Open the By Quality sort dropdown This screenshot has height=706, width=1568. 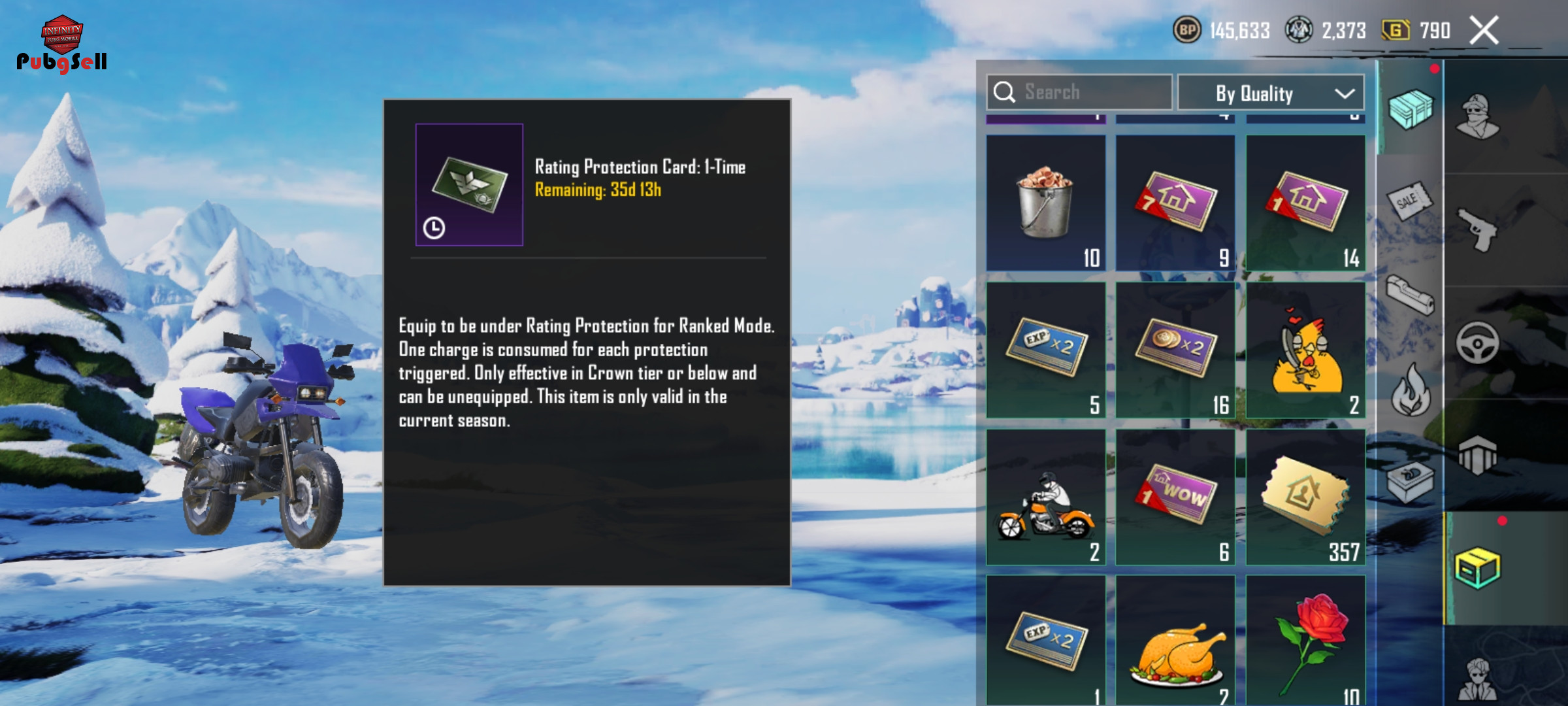(1270, 93)
